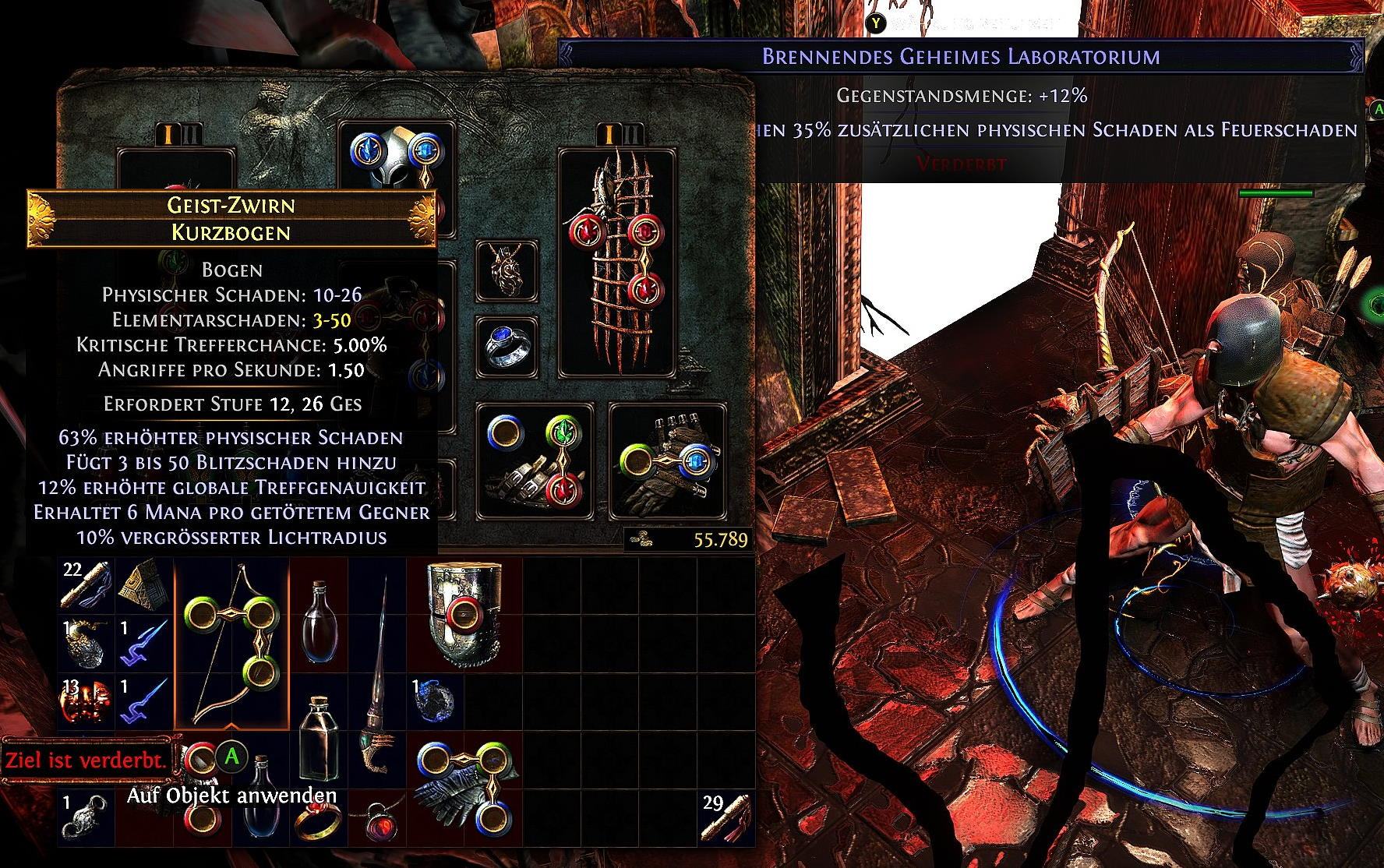Image resolution: width=1384 pixels, height=868 pixels.
Task: Click the equipped helmet slot
Action: tap(397, 178)
